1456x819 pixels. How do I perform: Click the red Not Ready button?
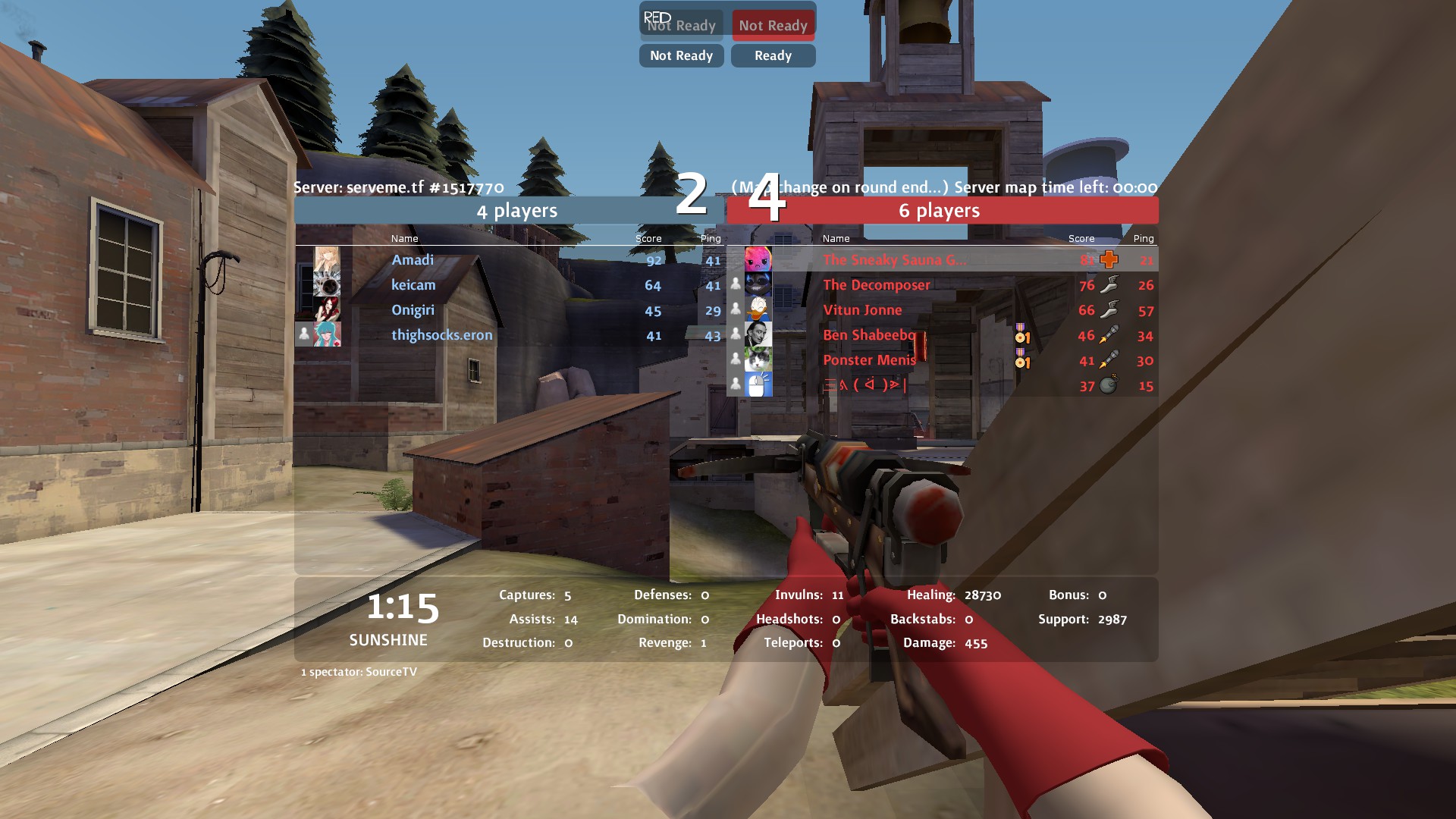coord(773,25)
